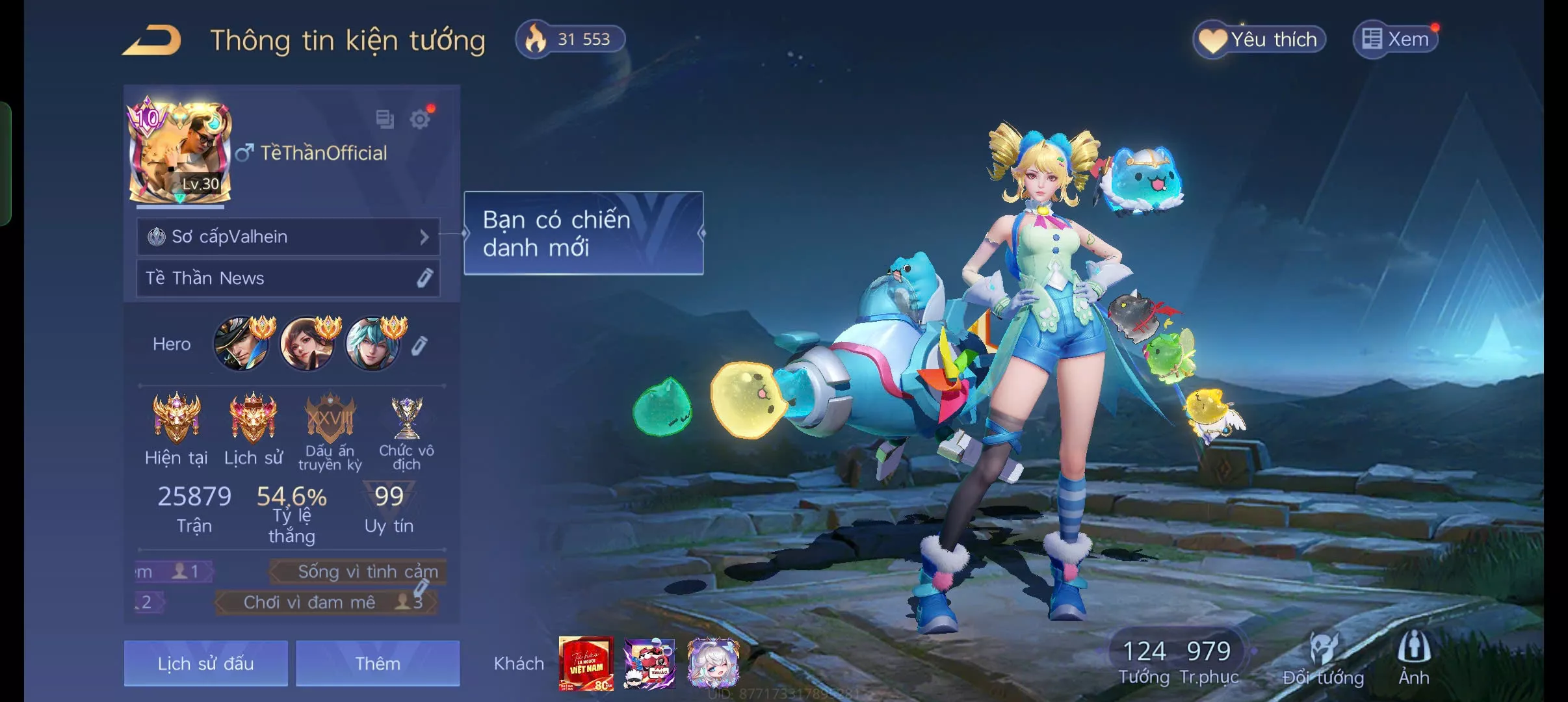Select the Thêm button
This screenshot has width=1568, height=702.
click(378, 663)
